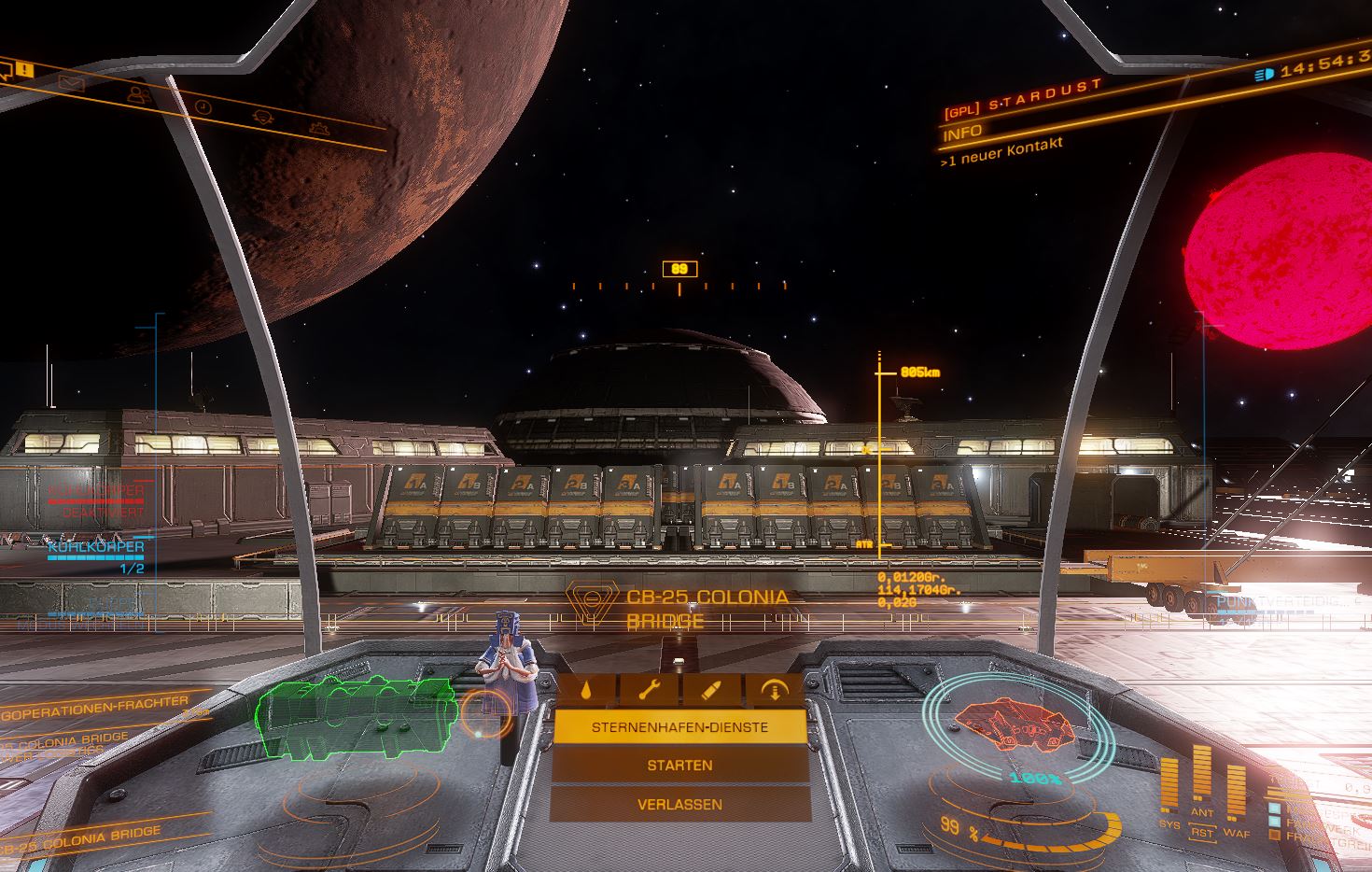Open Sternenhafen-Dienste station services
This screenshot has width=1372, height=872.
coord(679,726)
